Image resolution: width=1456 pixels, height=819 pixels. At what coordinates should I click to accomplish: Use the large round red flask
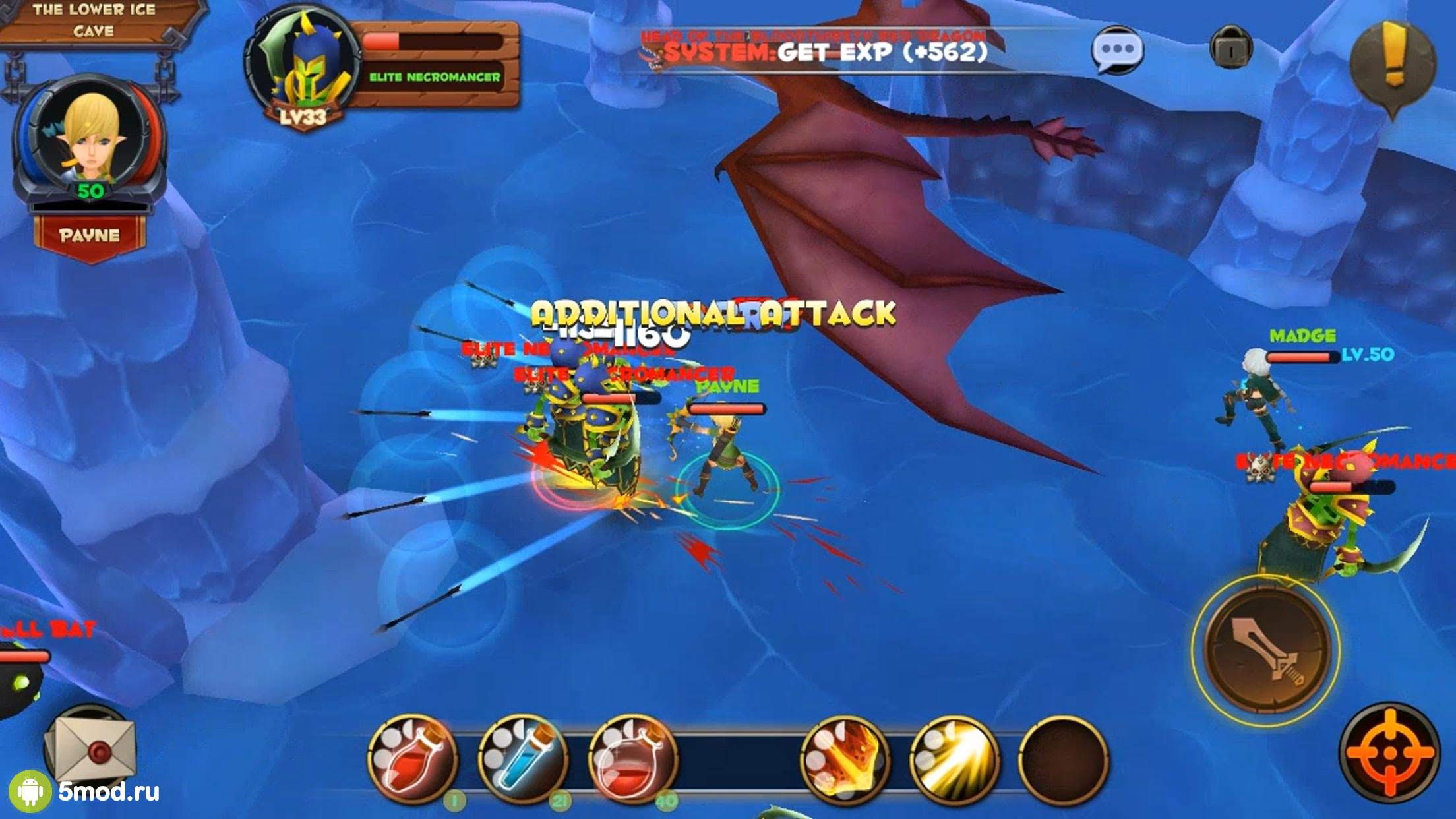click(x=633, y=758)
